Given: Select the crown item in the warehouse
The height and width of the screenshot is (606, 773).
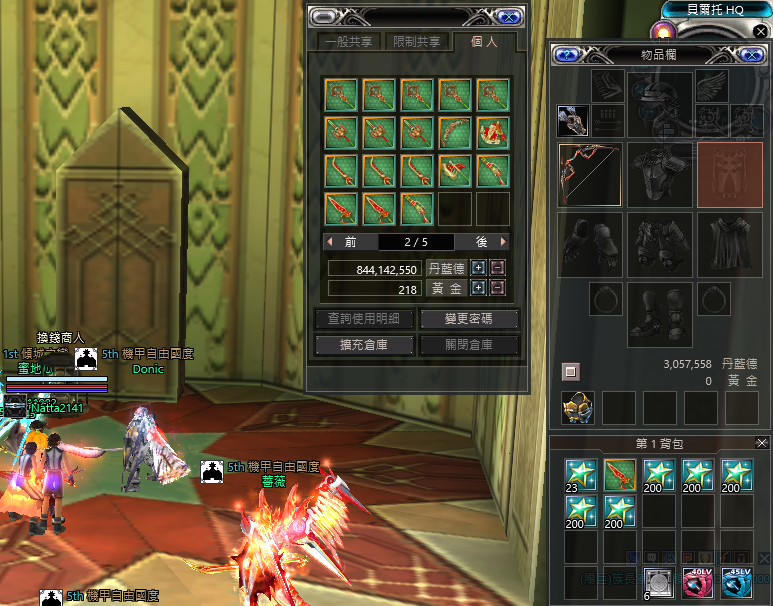Looking at the screenshot, I should pyautogui.click(x=492, y=133).
